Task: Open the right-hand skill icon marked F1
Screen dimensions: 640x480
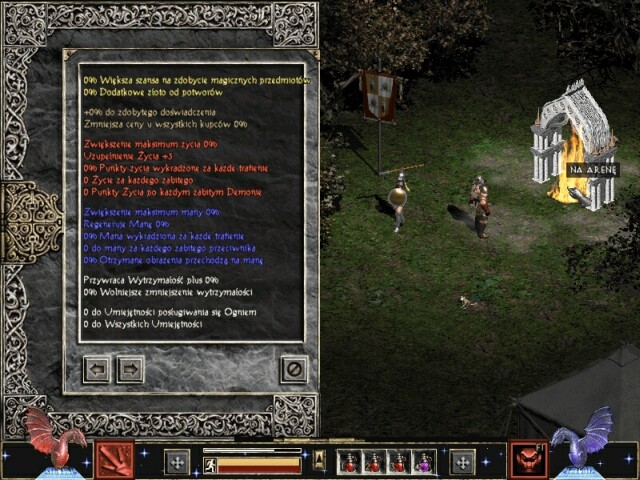Action: pos(526,459)
